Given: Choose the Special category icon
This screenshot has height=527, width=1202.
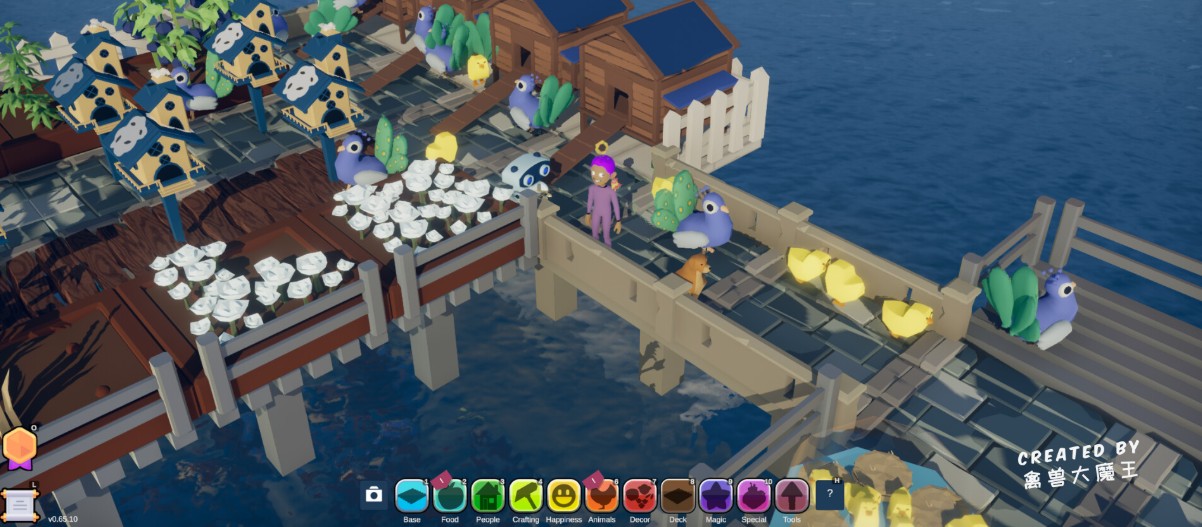Looking at the screenshot, I should [754, 495].
